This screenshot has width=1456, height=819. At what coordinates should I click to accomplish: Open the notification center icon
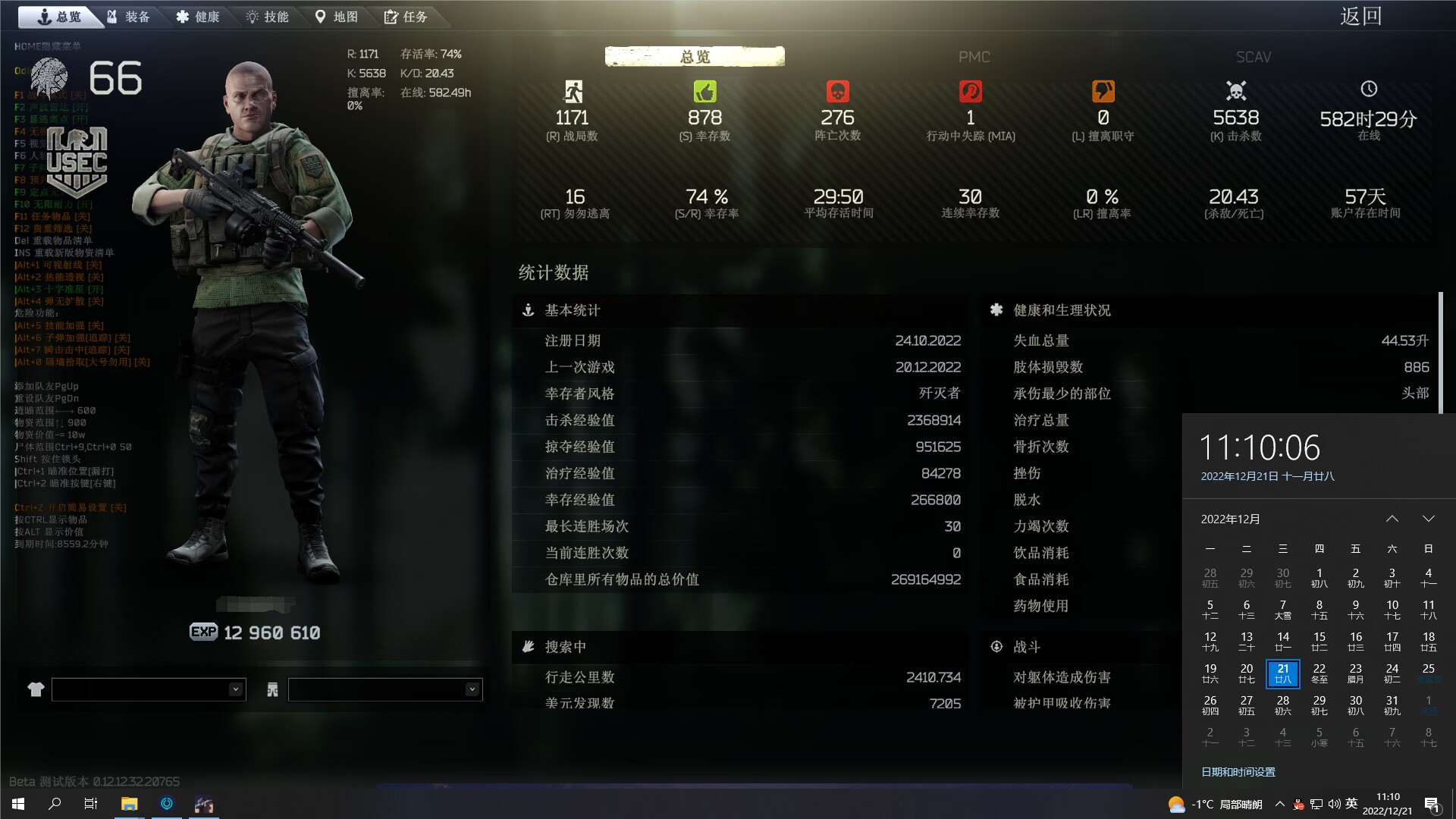pos(1432,805)
